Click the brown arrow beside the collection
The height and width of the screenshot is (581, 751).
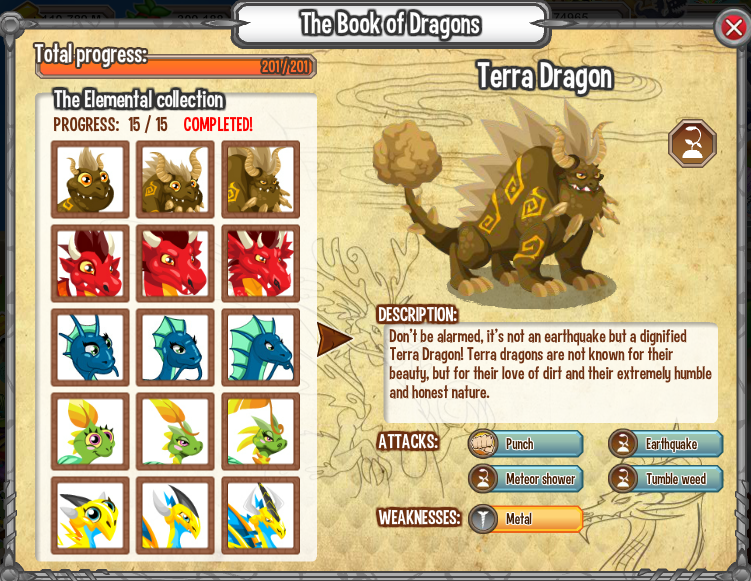coord(334,339)
